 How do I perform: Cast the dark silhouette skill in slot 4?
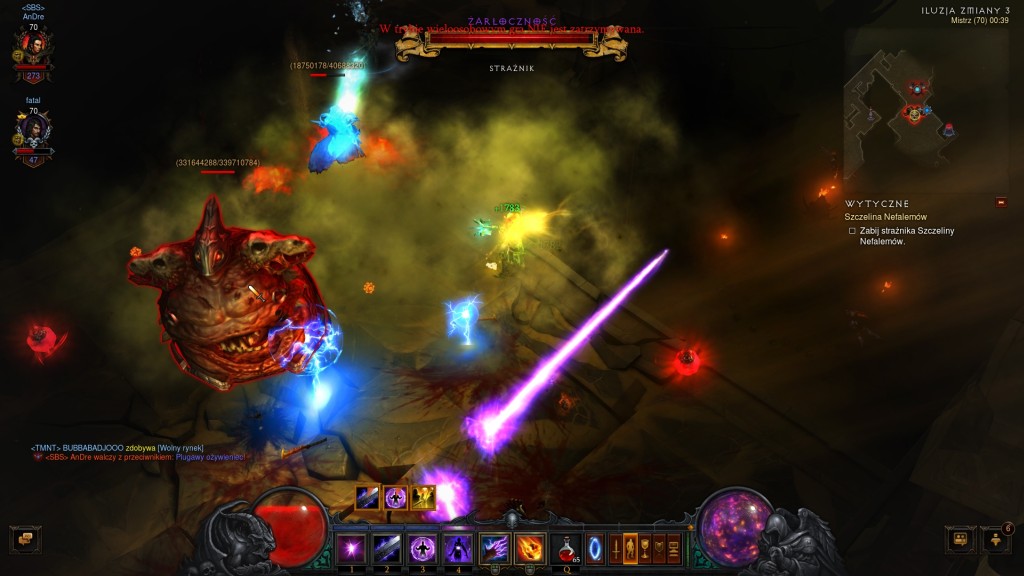pos(457,548)
